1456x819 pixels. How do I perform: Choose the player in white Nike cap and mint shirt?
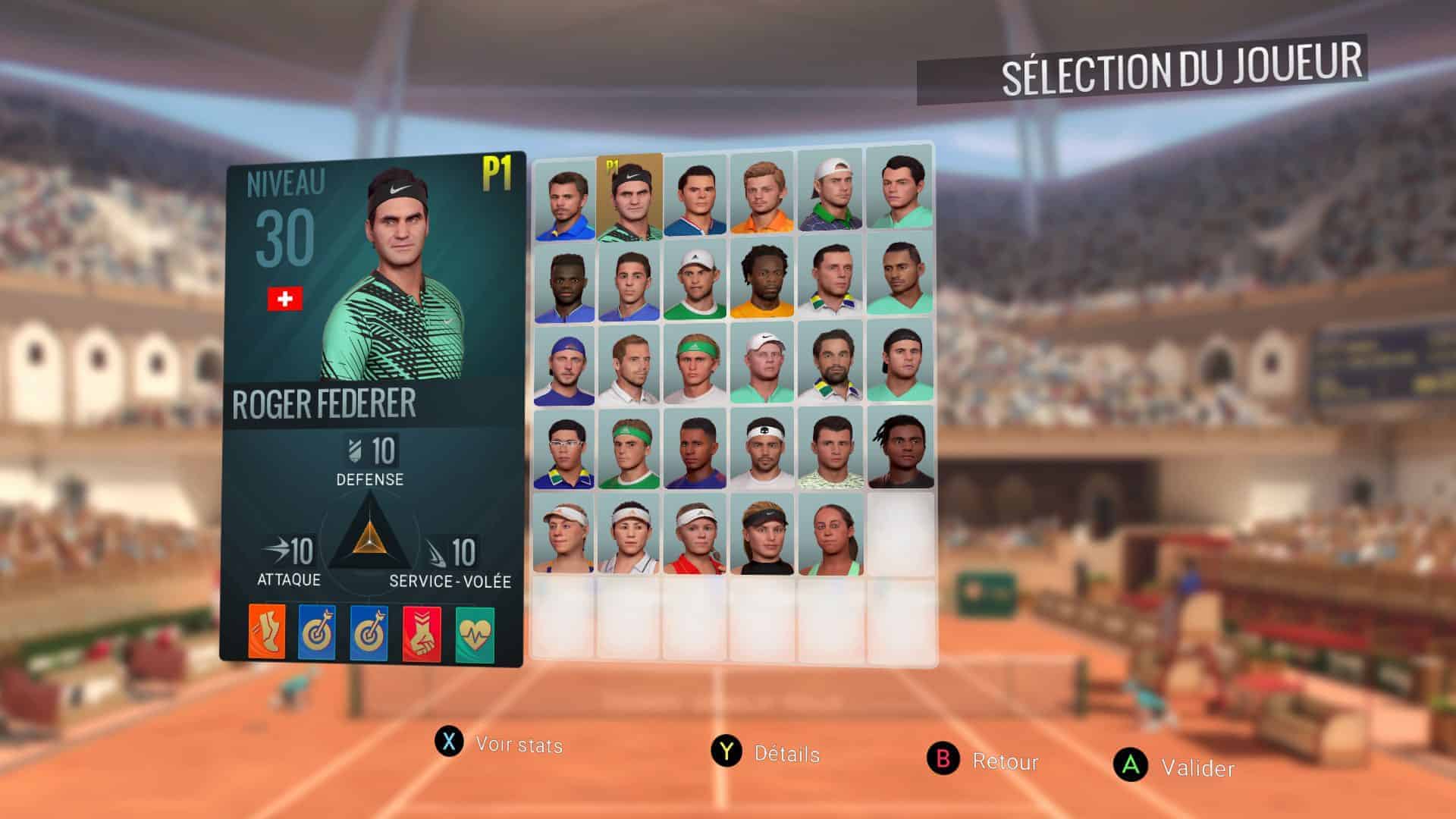click(761, 364)
